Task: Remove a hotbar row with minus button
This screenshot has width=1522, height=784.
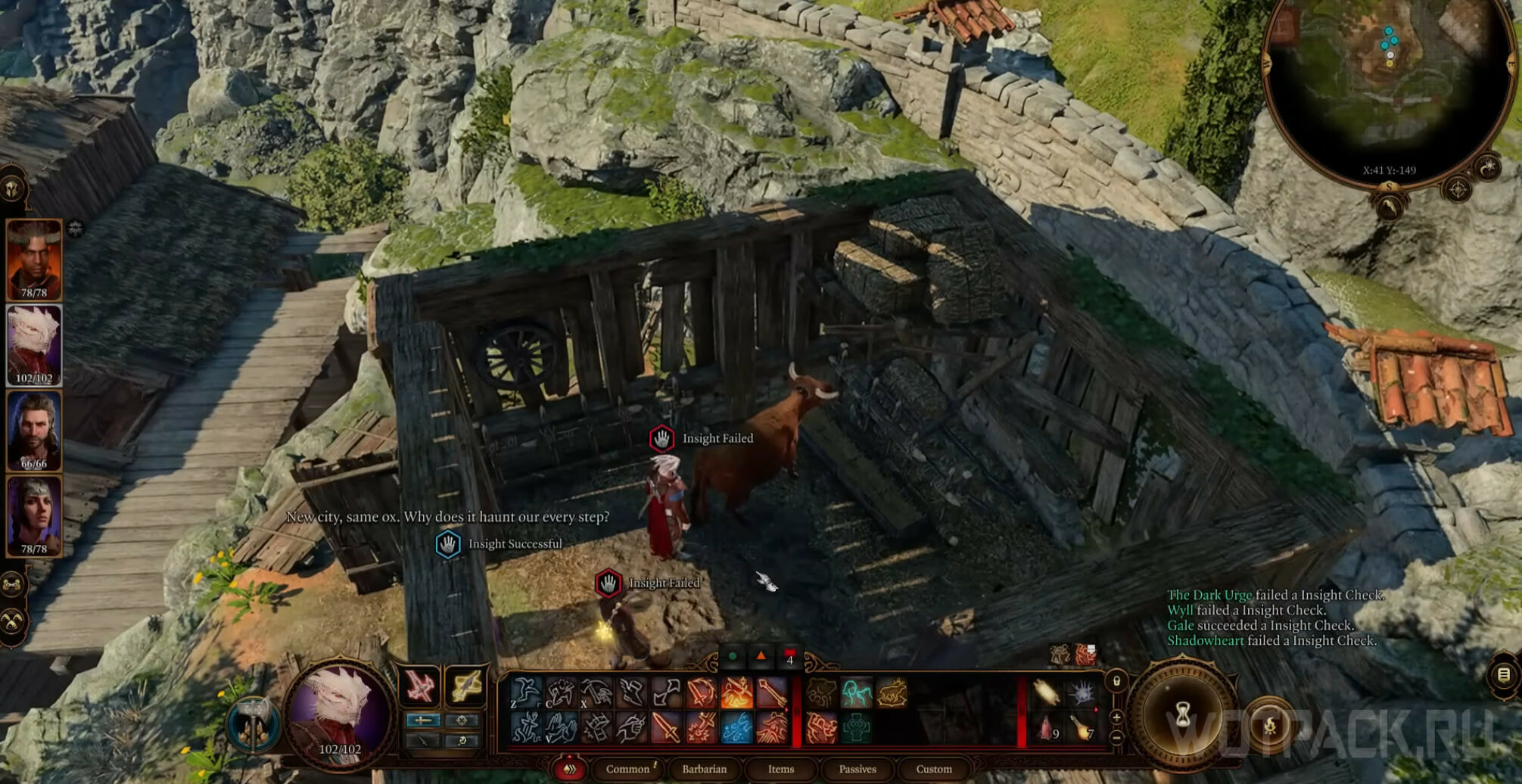Action: [1116, 736]
